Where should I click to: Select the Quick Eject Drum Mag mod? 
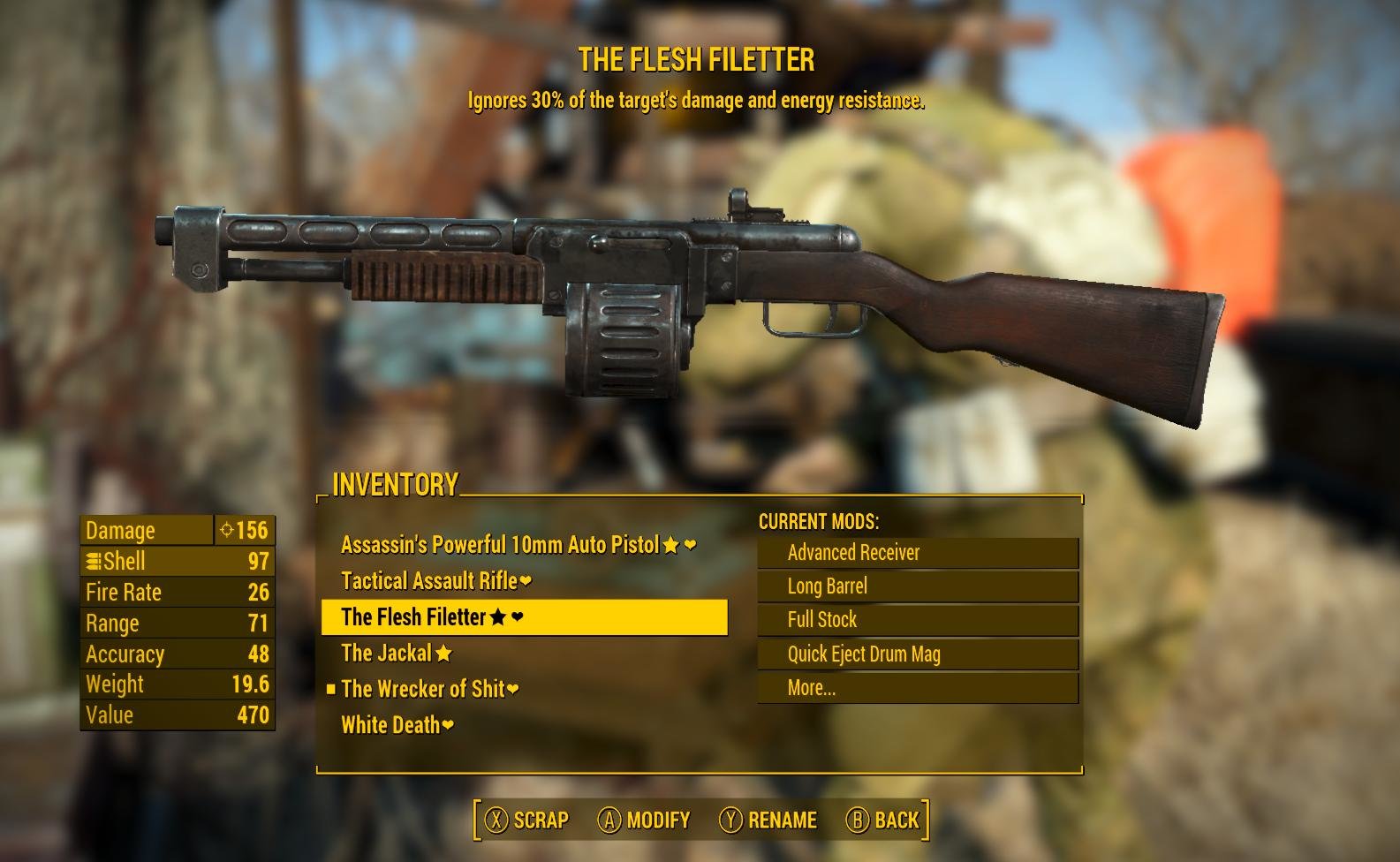point(918,654)
